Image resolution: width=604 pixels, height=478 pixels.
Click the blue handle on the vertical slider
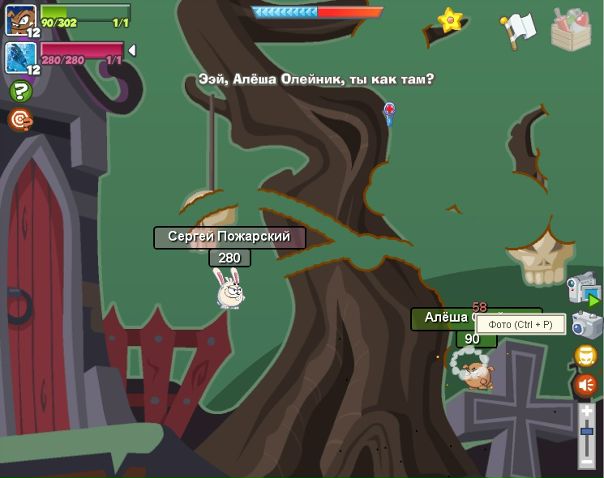click(587, 431)
